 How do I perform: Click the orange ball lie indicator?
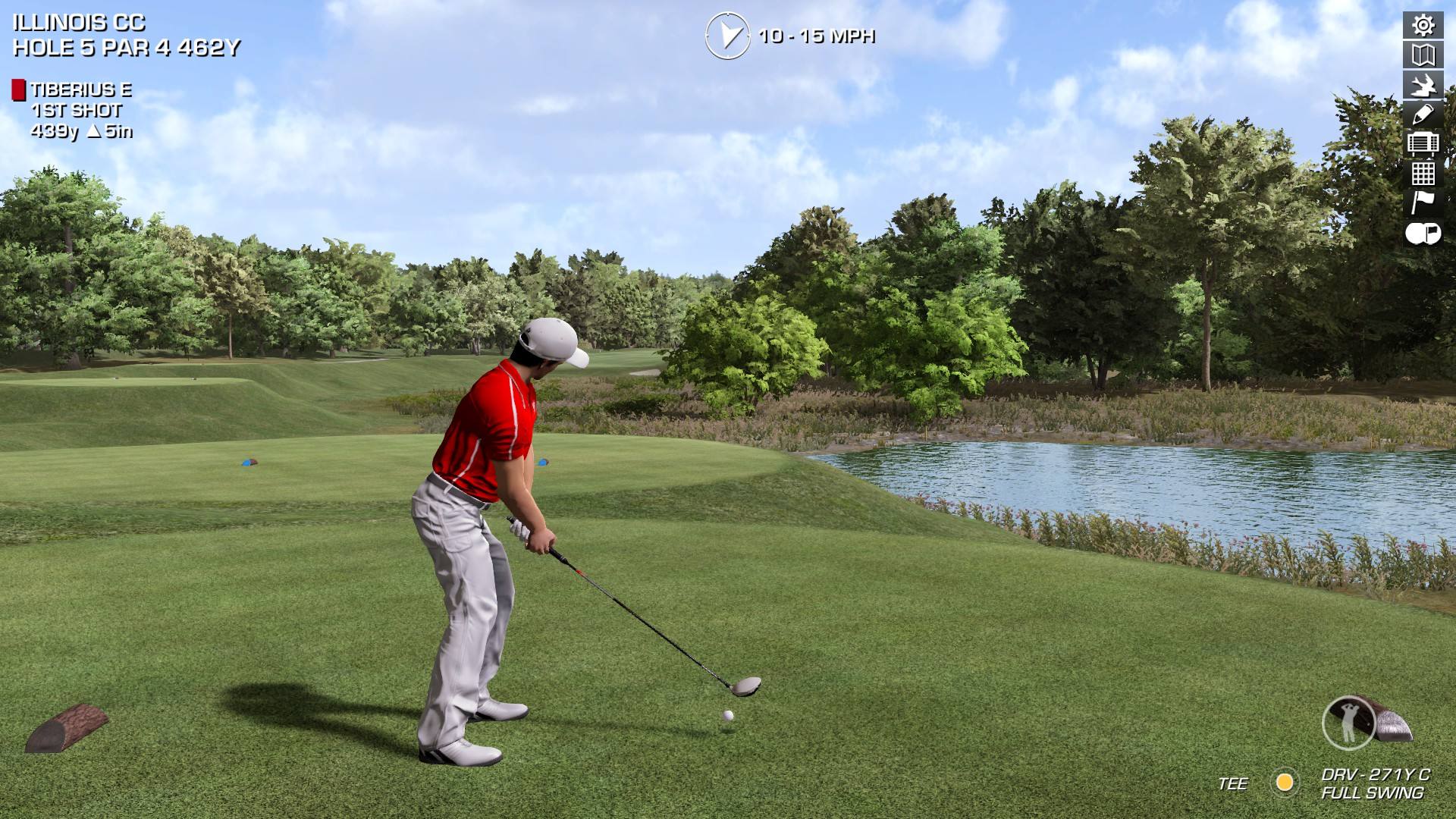point(1285,783)
